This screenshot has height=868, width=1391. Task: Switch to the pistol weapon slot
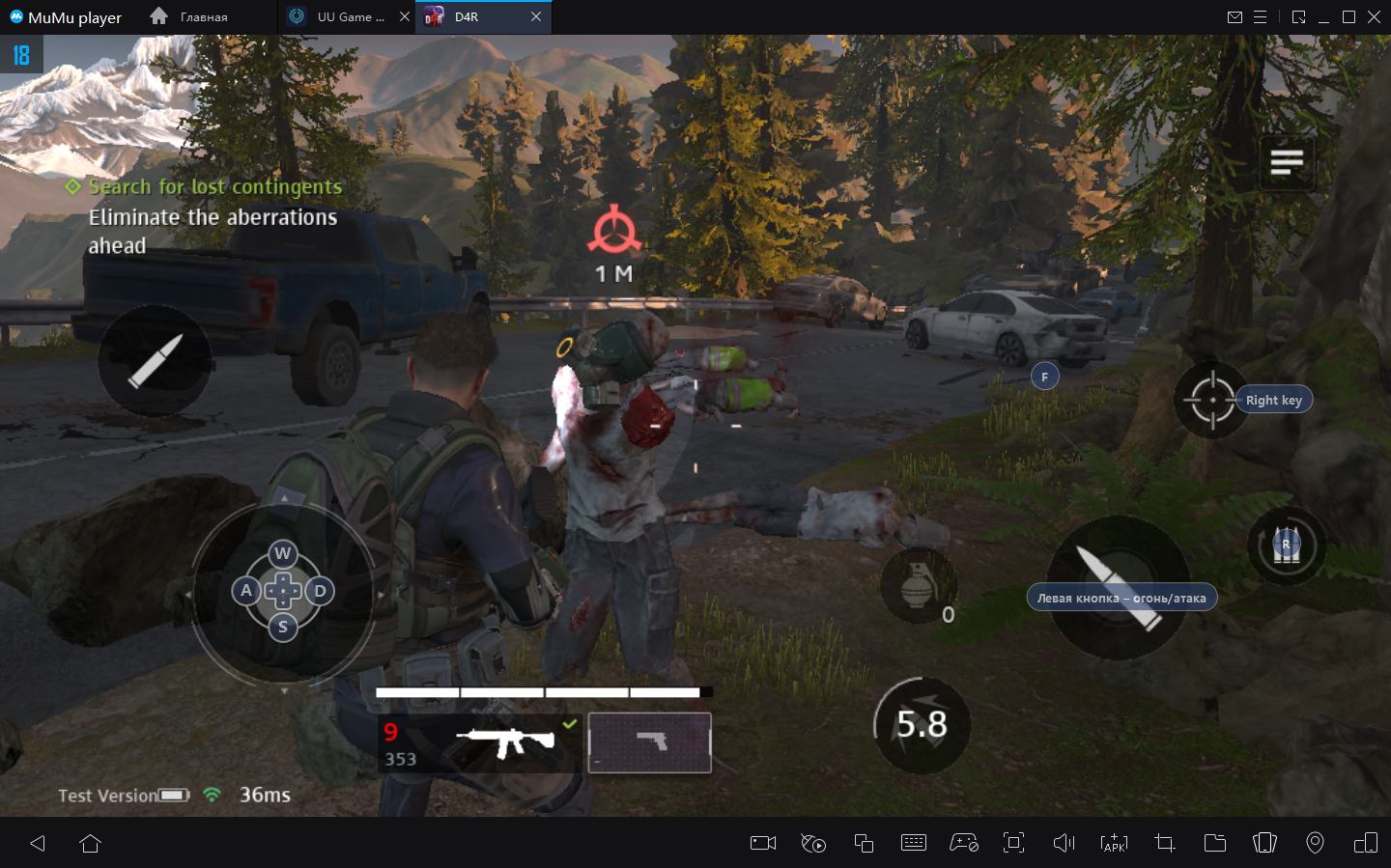point(650,742)
